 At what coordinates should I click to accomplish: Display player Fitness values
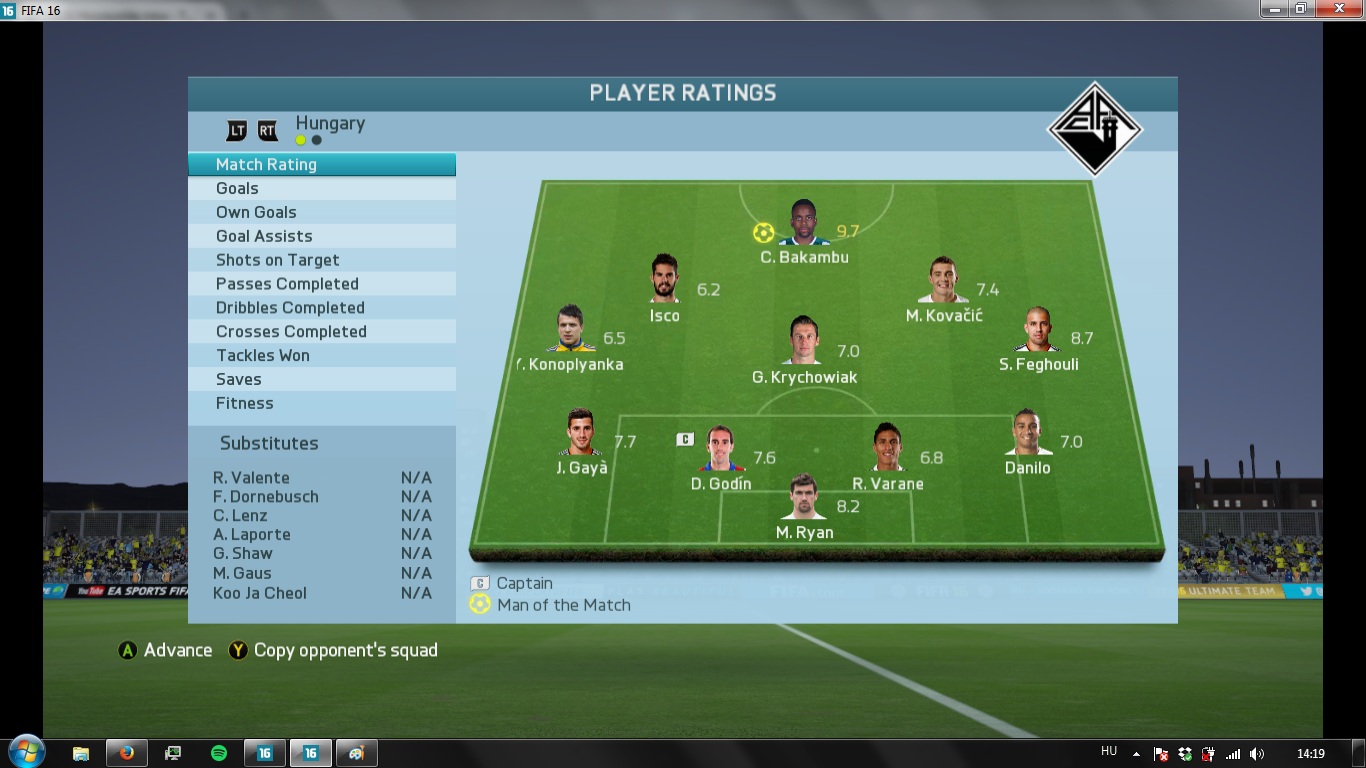point(321,404)
